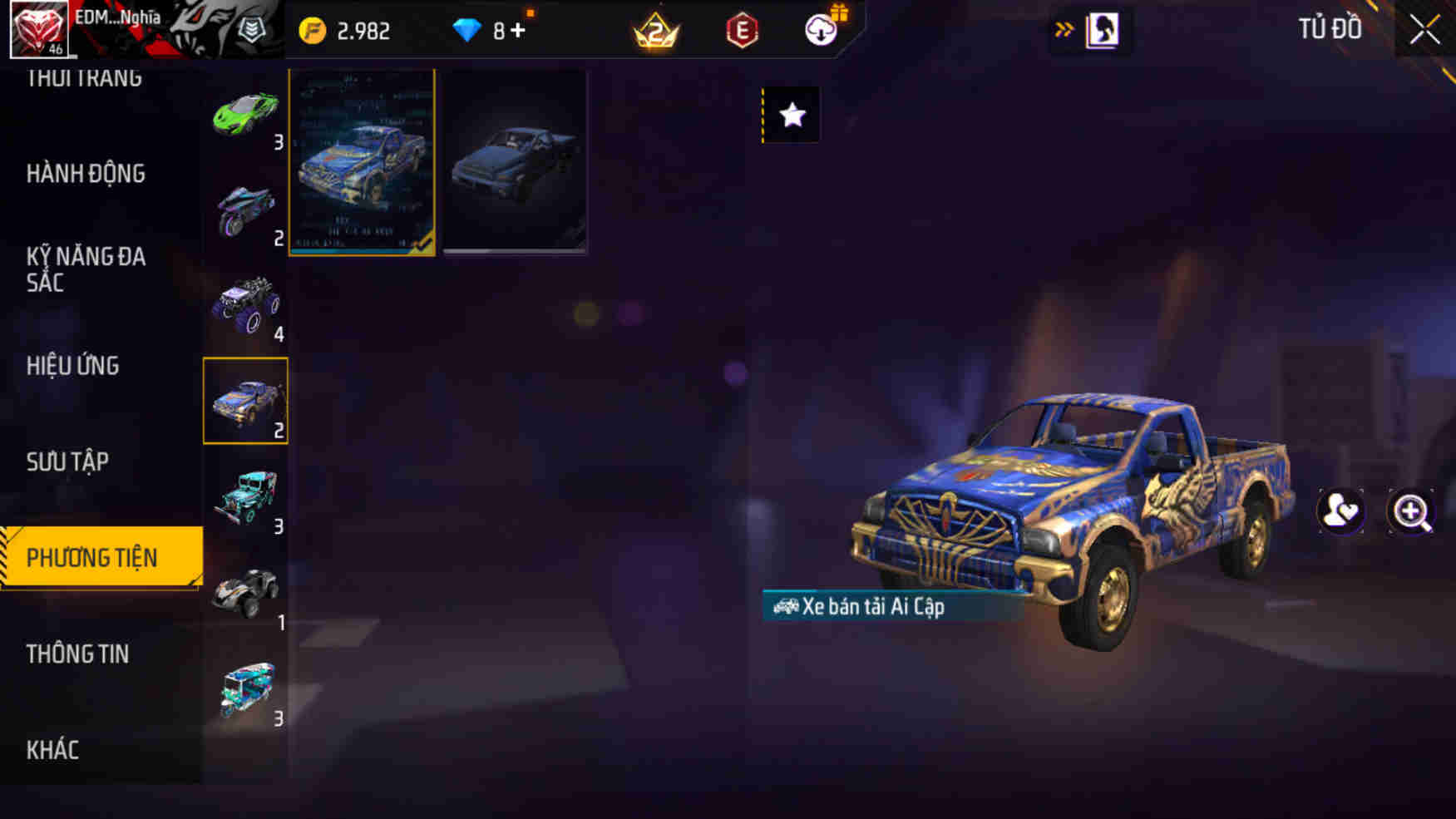The width and height of the screenshot is (1456, 819).
Task: Open the cloud download gift icon
Action: 819,29
